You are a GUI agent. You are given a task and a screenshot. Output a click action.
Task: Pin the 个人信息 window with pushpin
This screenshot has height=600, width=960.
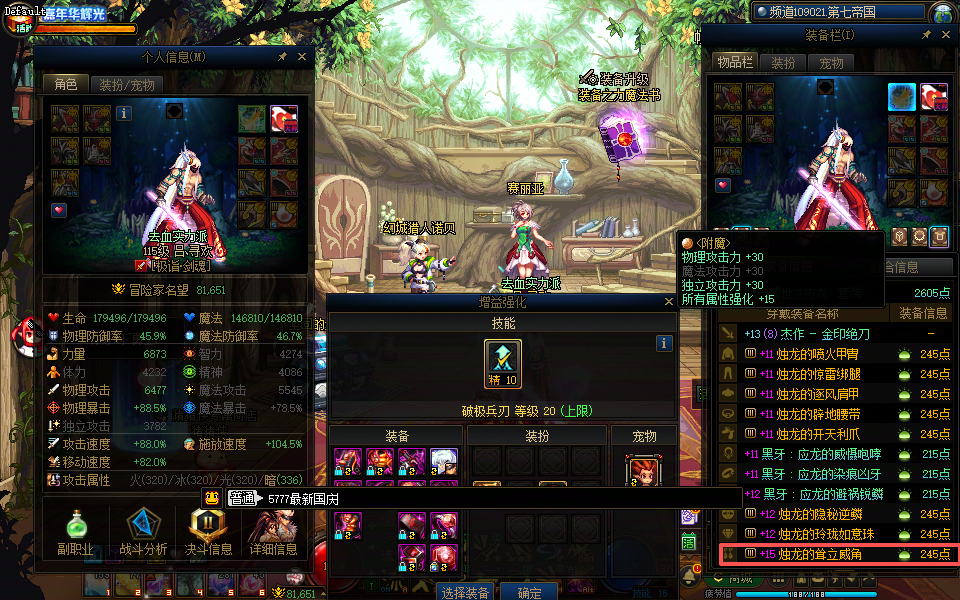[x=282, y=57]
